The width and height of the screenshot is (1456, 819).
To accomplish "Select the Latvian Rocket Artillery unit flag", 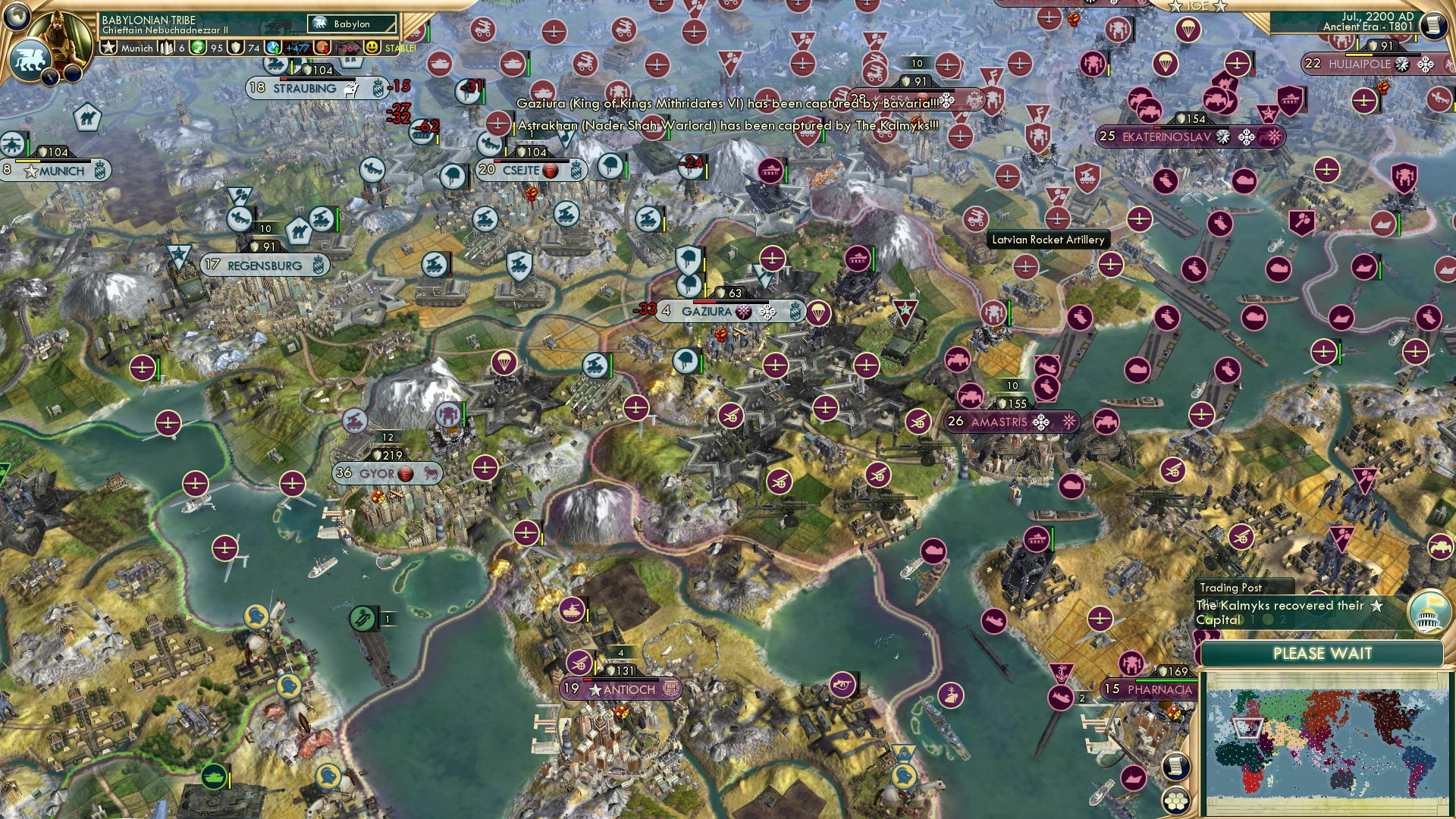I will click(975, 218).
